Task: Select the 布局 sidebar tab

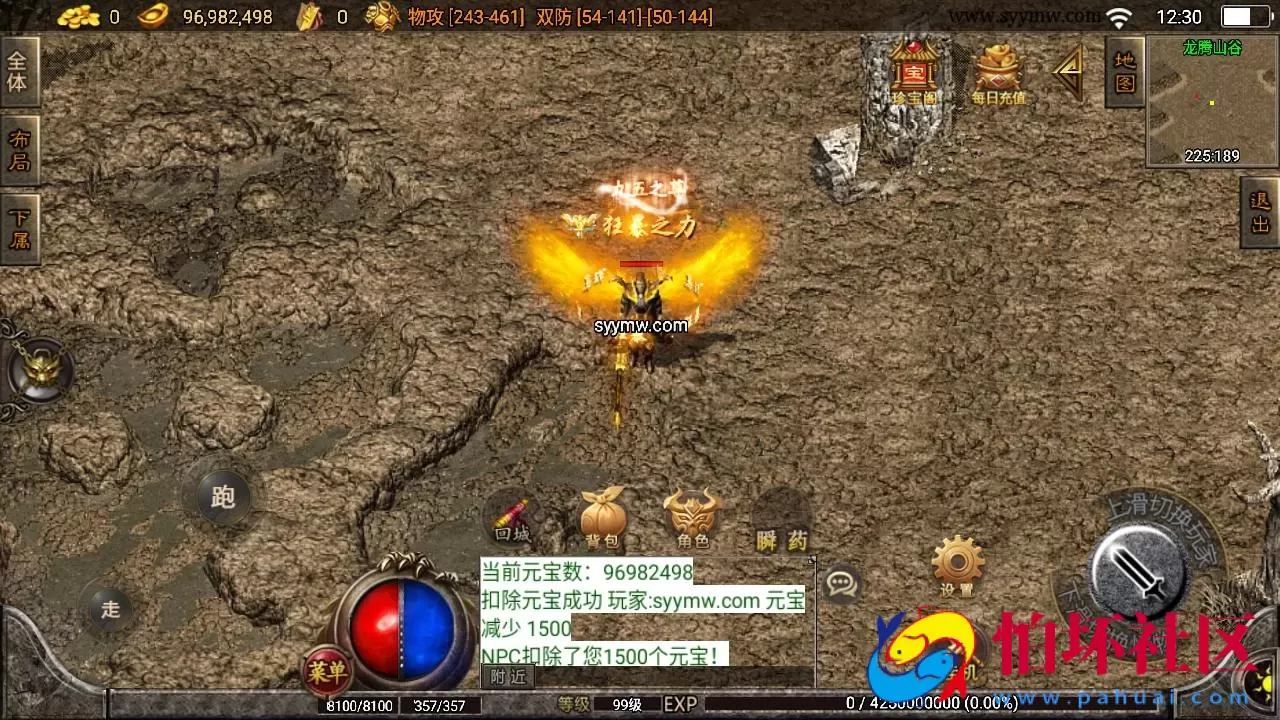Action: 20,150
